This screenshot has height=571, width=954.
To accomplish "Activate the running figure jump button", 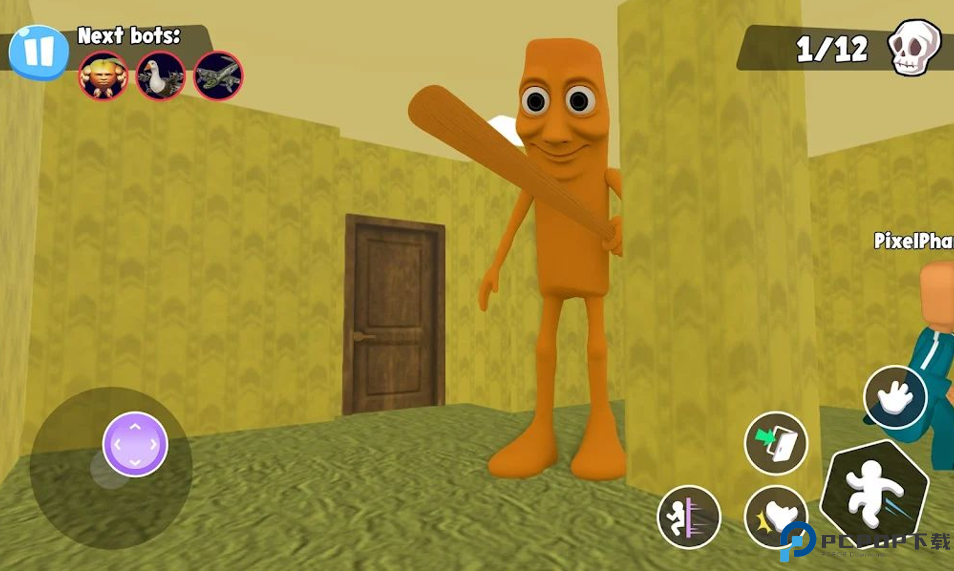I will 874,494.
